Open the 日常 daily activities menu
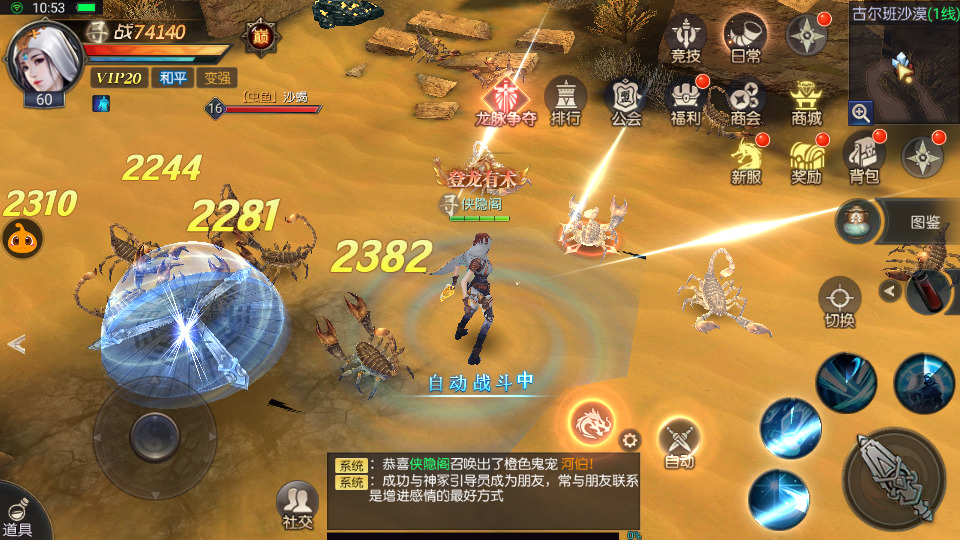Viewport: 960px width, 540px height. [x=745, y=38]
